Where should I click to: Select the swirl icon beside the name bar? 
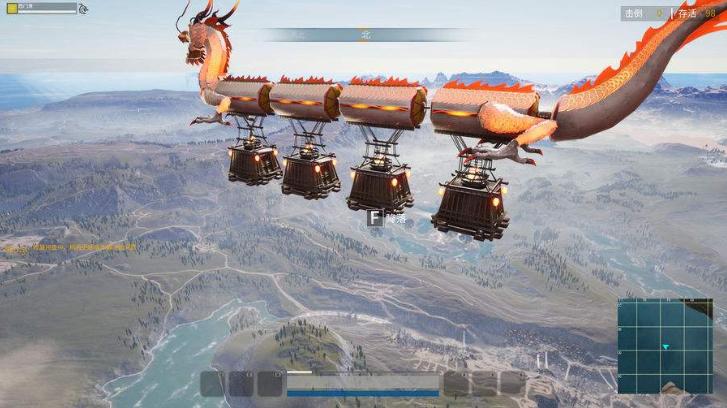(83, 9)
